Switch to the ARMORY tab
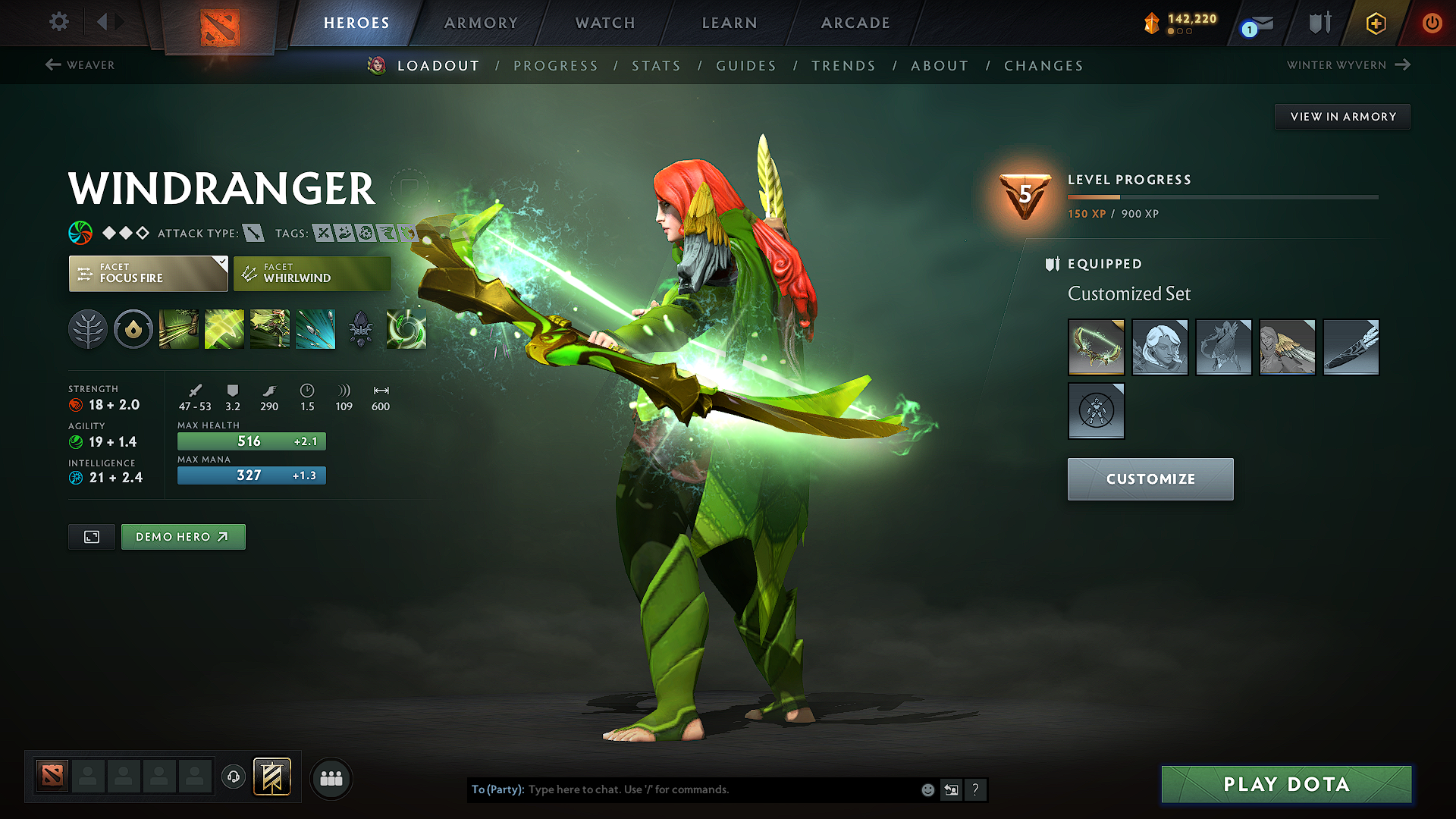Viewport: 1456px width, 819px height. [481, 23]
